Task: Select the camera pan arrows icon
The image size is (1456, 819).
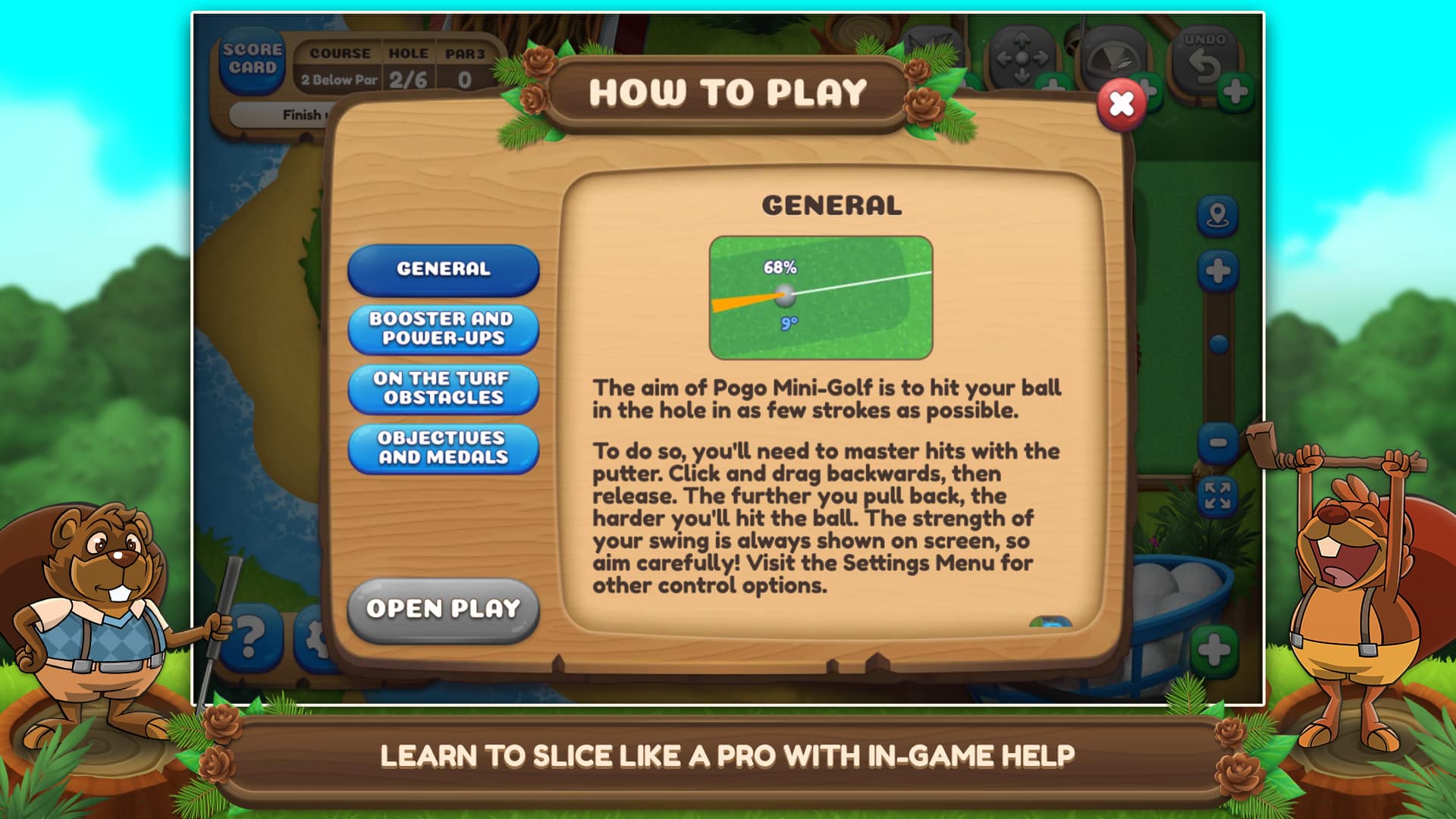Action: click(1024, 57)
